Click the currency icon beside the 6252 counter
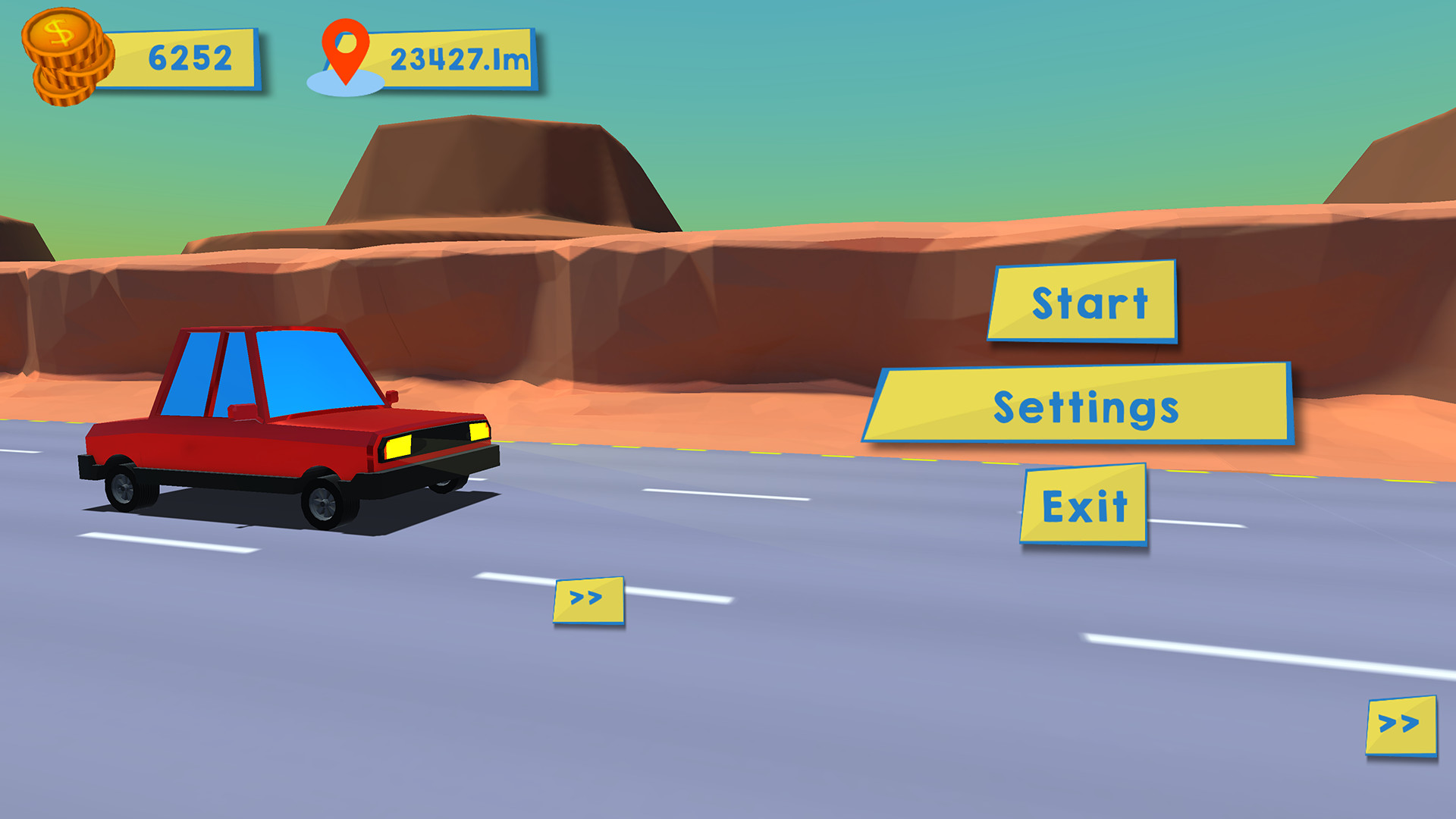 pos(64,53)
